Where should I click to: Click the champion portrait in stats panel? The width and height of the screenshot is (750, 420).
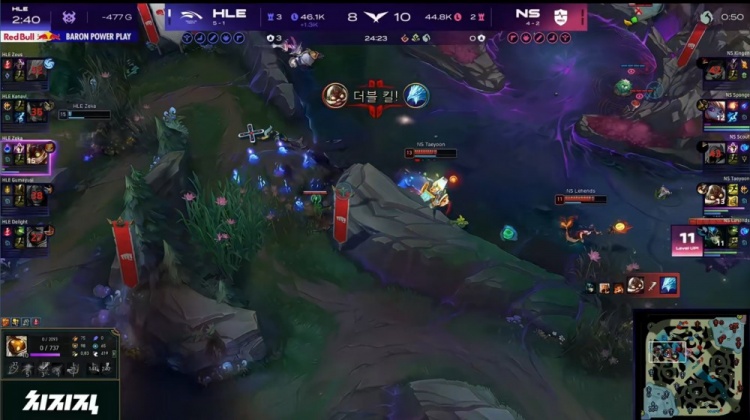[17, 347]
